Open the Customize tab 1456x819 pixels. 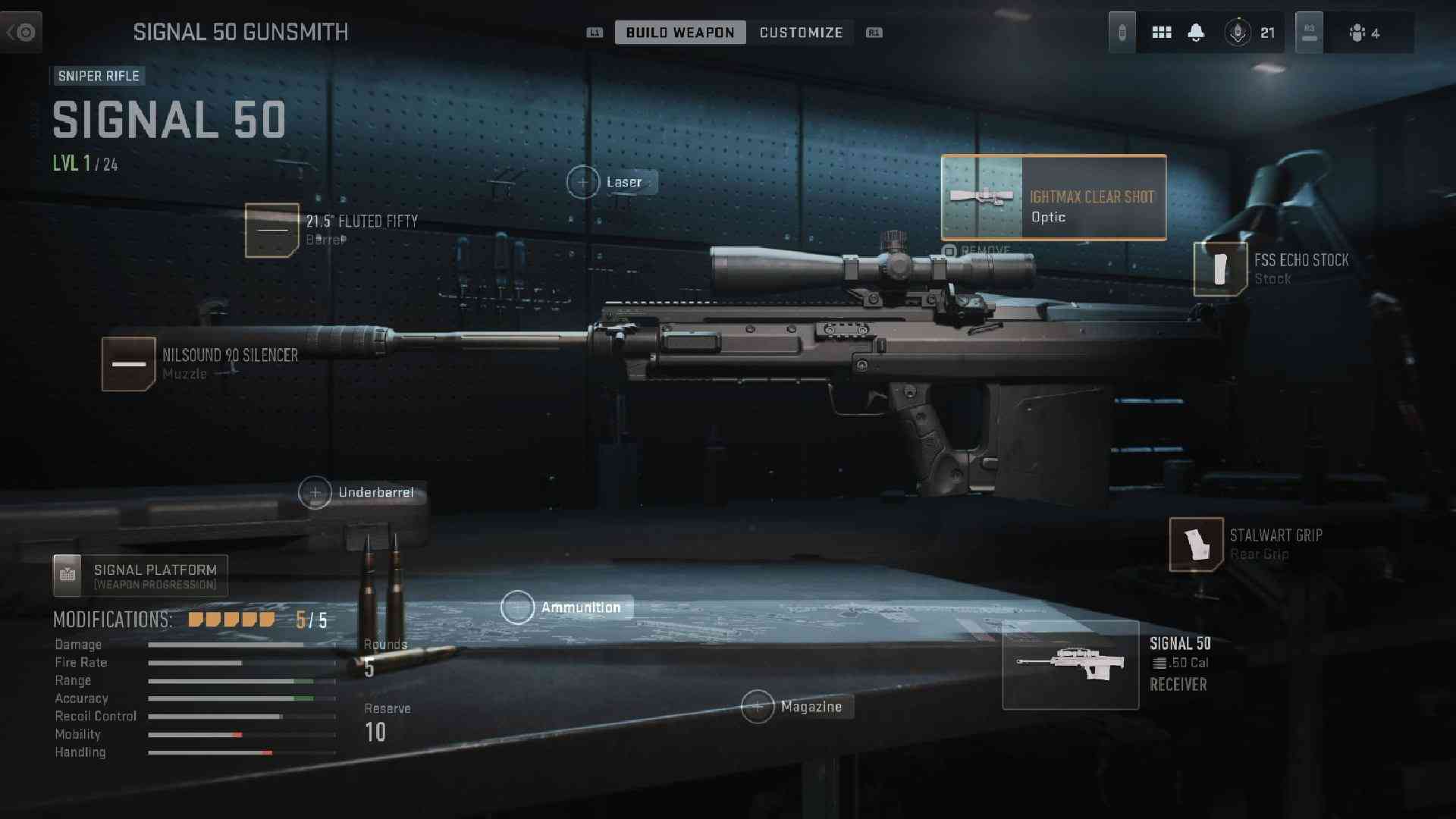click(x=801, y=33)
